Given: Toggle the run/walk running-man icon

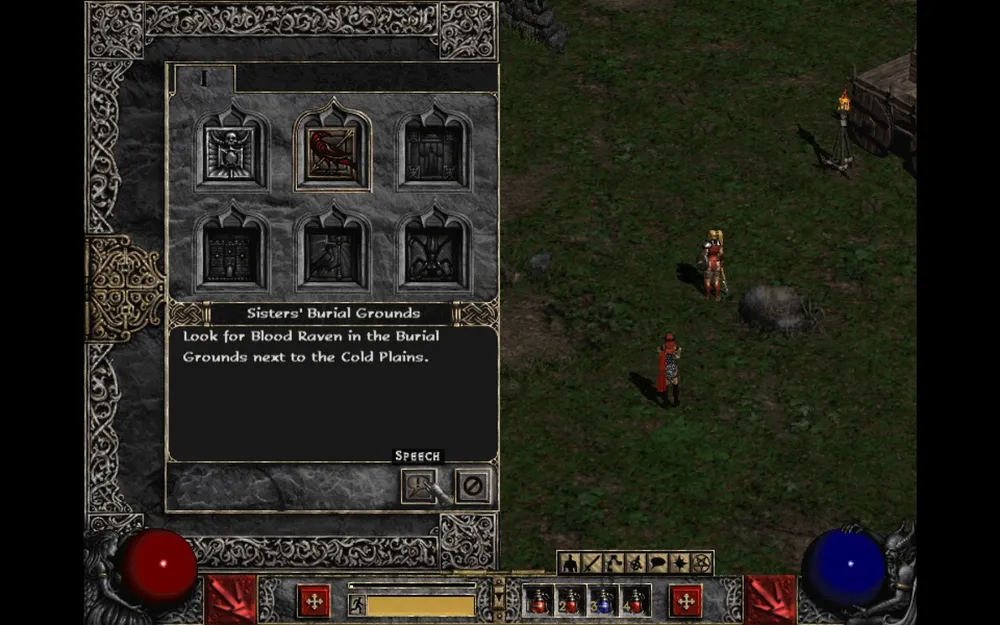Looking at the screenshot, I should 357,604.
